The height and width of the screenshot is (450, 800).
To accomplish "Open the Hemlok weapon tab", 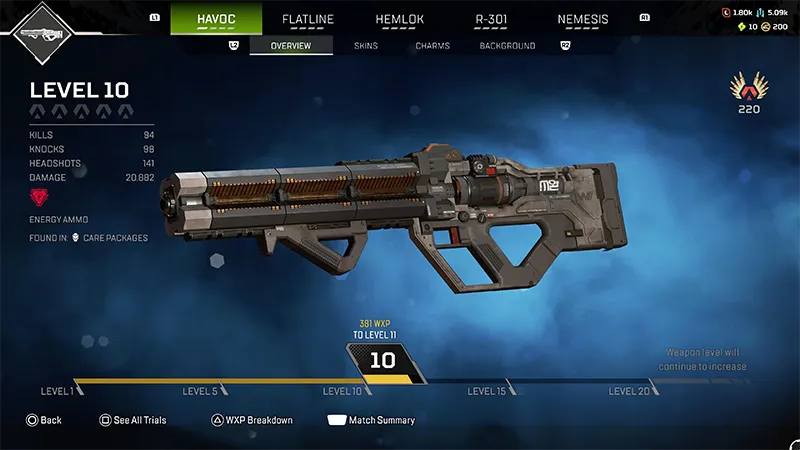I will pos(399,19).
